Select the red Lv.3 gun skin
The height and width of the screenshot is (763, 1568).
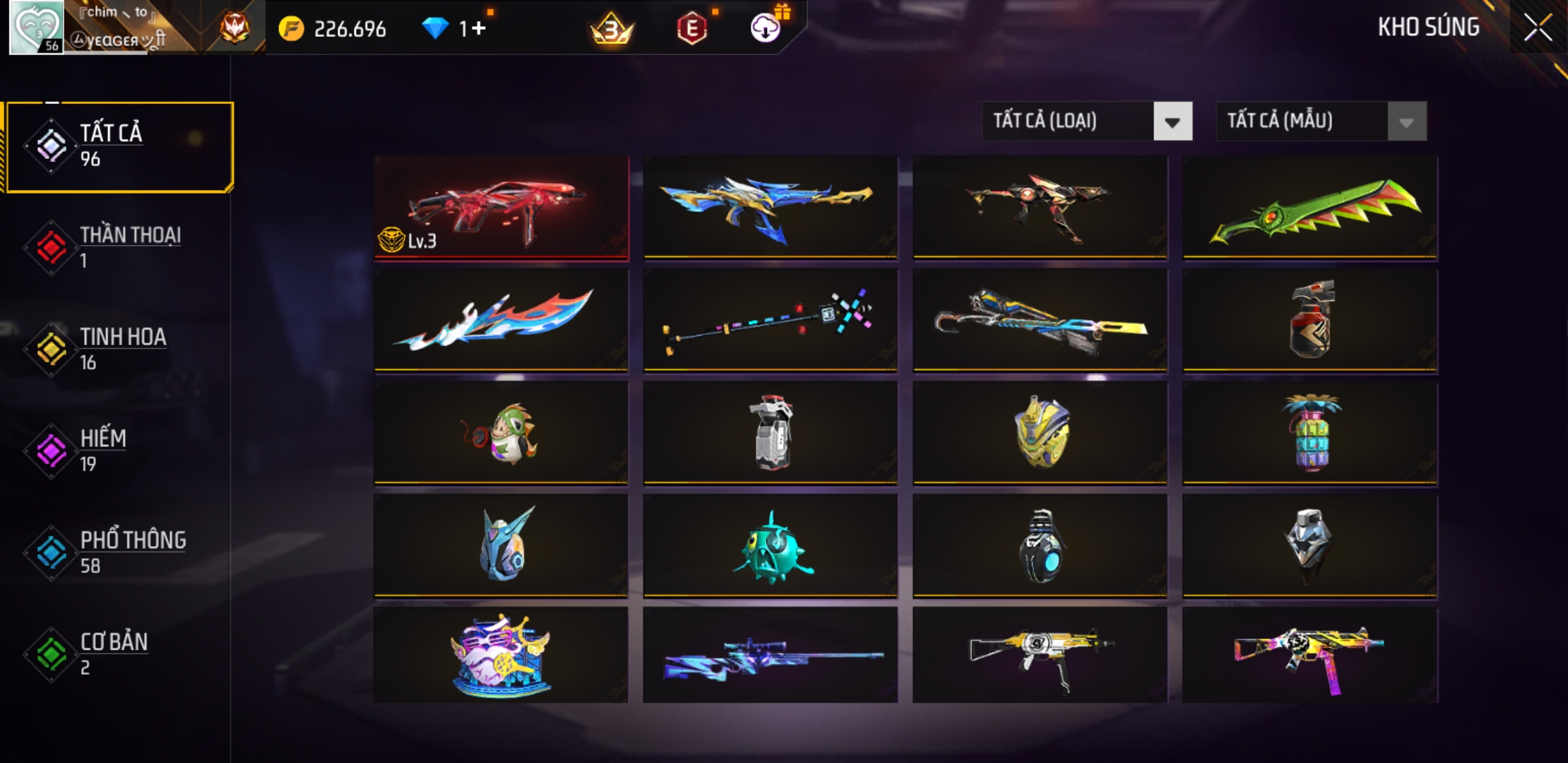pos(501,208)
